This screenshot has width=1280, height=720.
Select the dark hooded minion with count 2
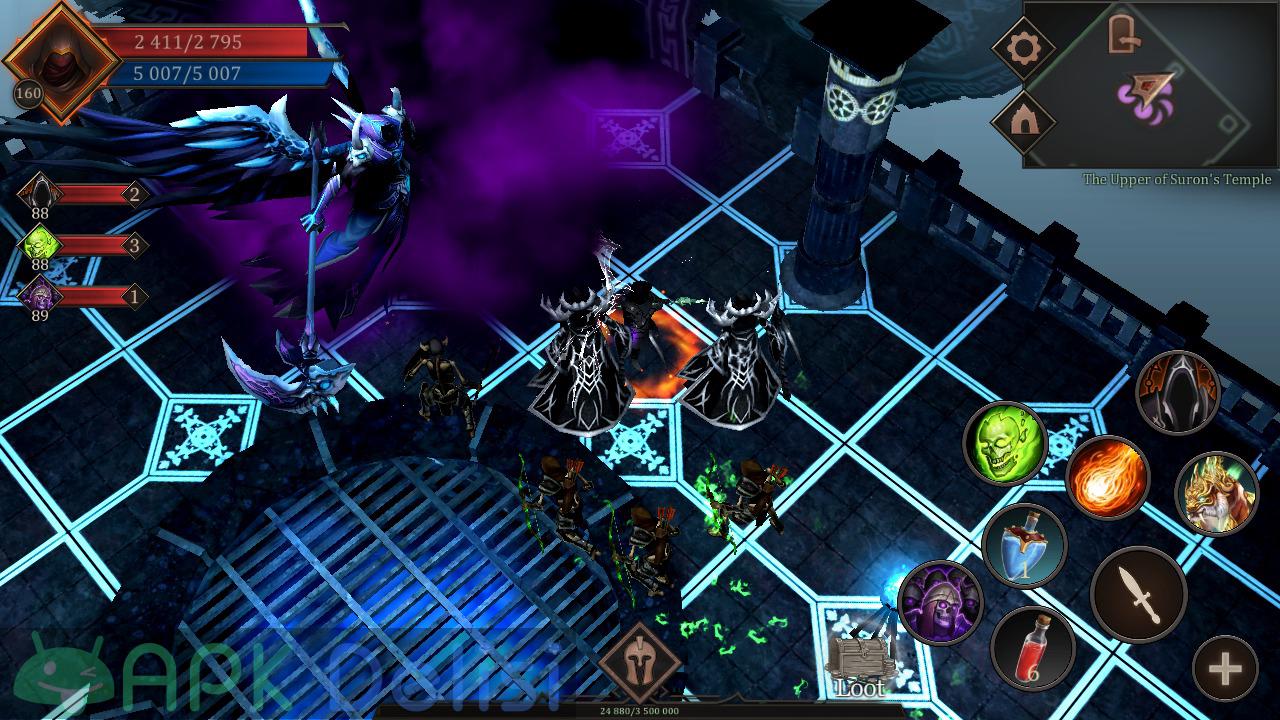click(x=42, y=192)
